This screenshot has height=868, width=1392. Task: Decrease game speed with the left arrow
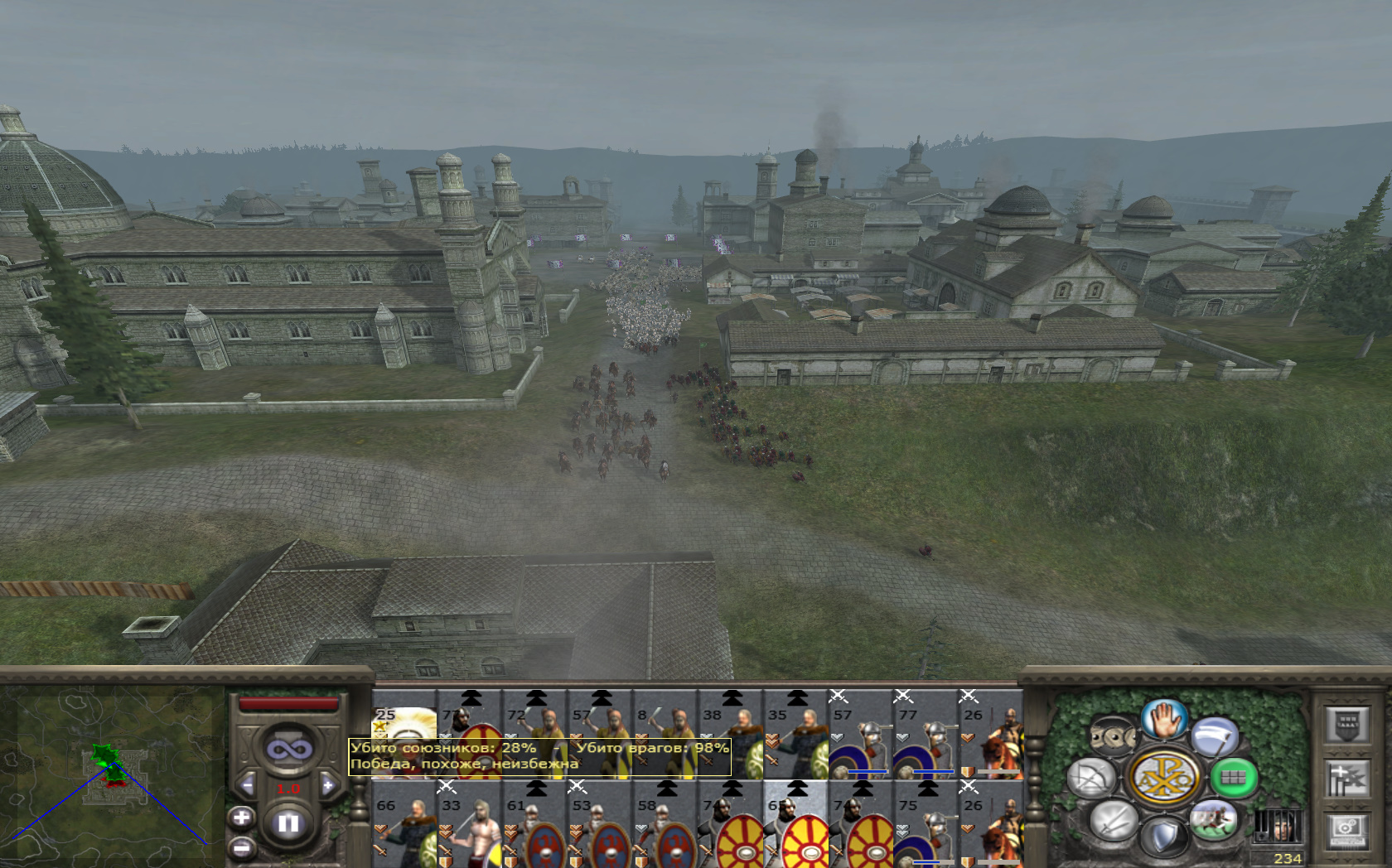tap(247, 785)
